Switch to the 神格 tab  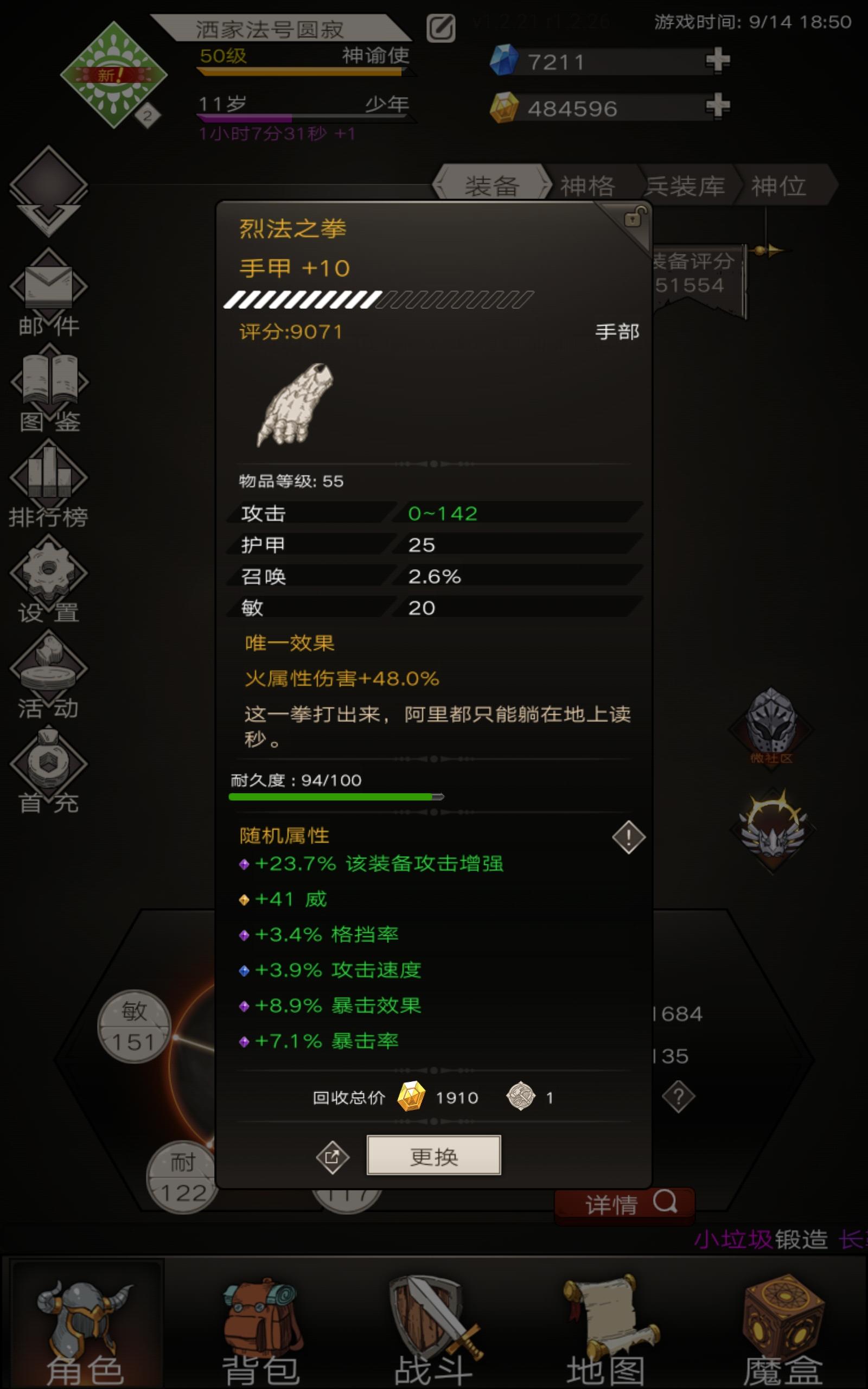tap(586, 185)
